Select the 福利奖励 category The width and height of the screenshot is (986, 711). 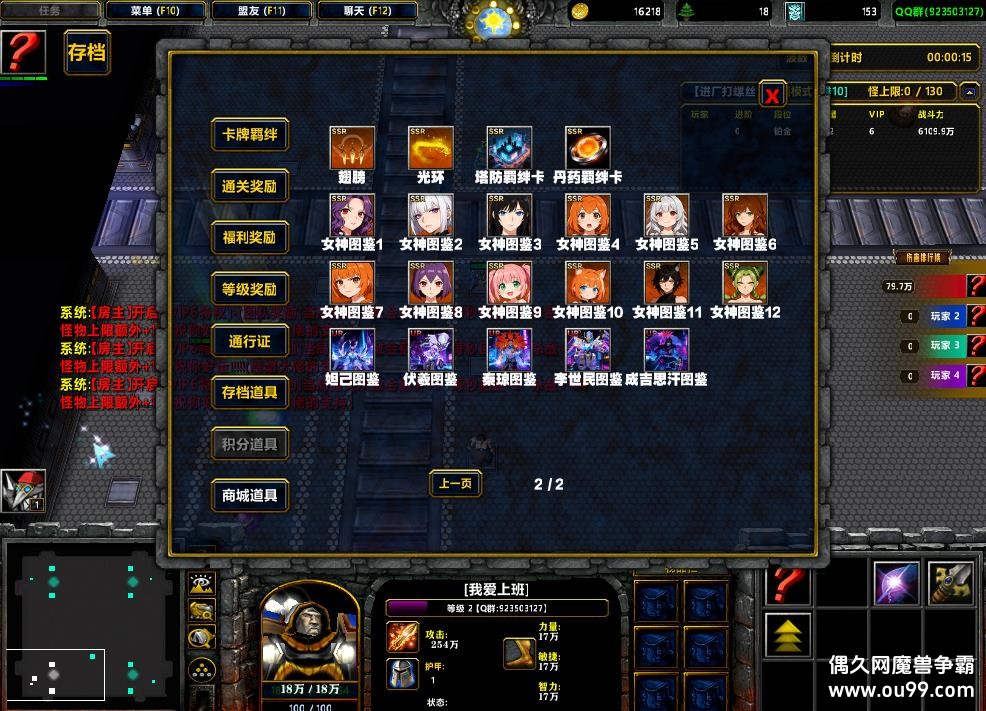[x=250, y=238]
